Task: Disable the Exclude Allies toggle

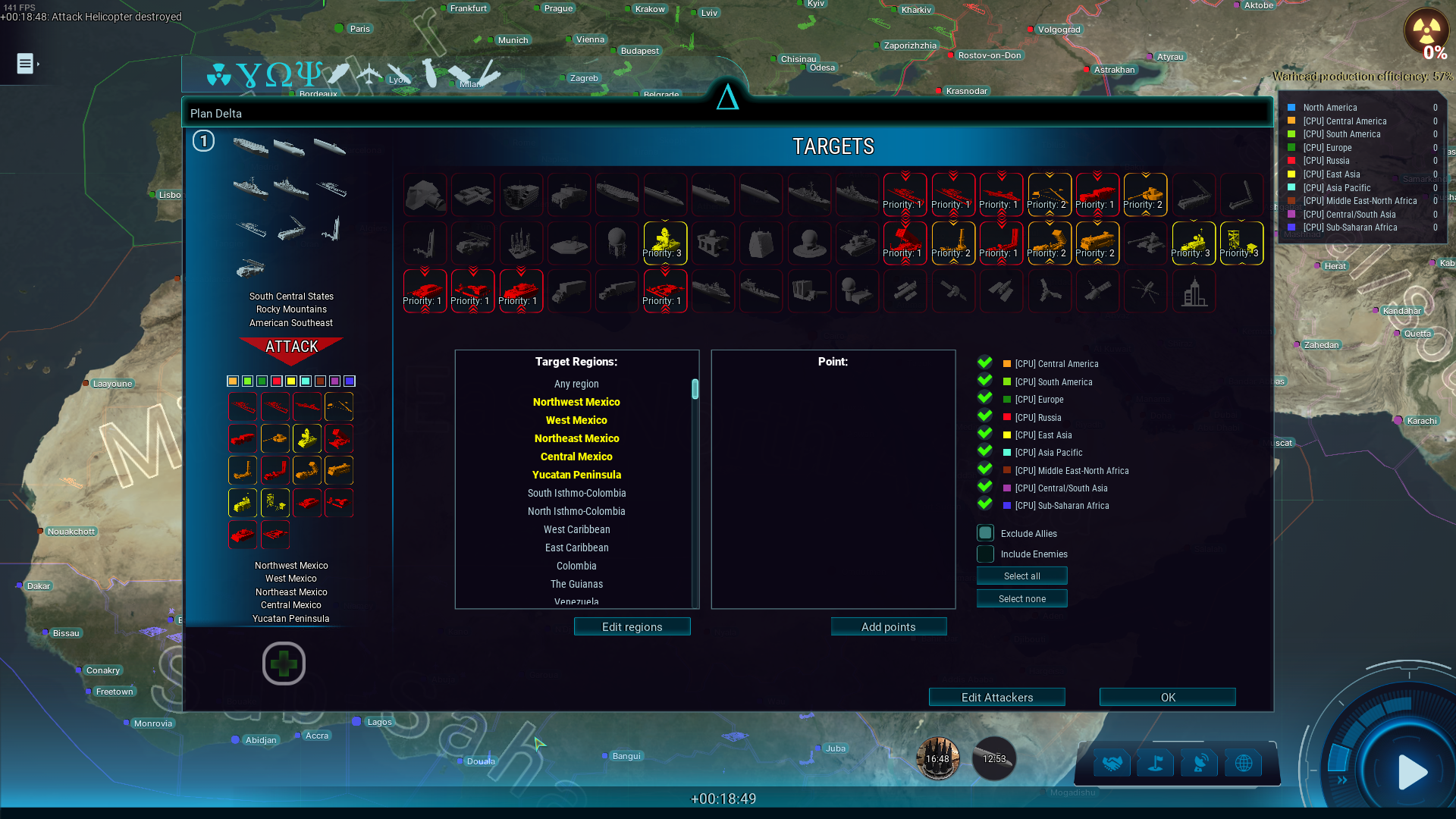Action: tap(984, 533)
